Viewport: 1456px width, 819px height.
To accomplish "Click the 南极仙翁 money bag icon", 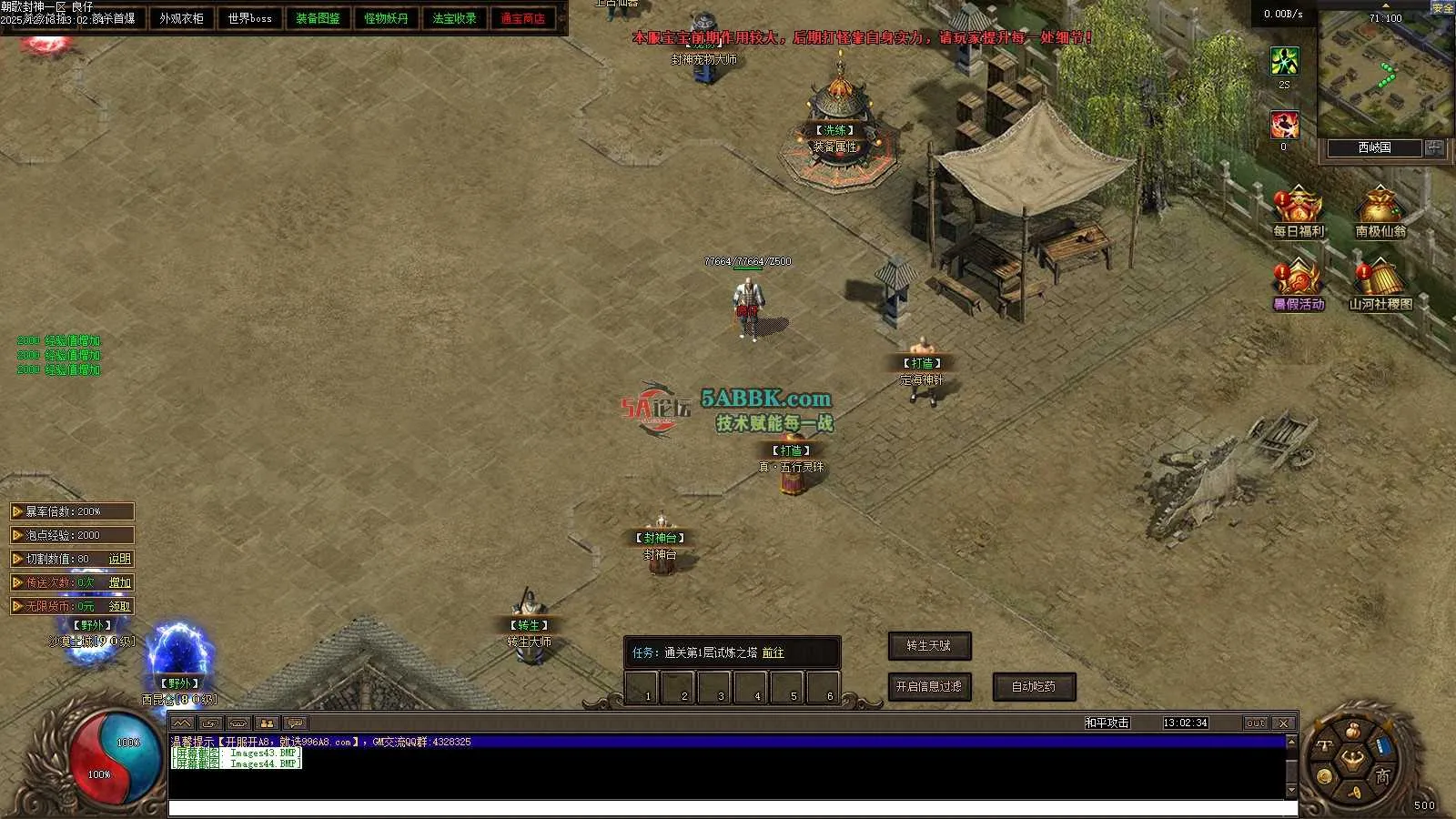I will (1380, 207).
